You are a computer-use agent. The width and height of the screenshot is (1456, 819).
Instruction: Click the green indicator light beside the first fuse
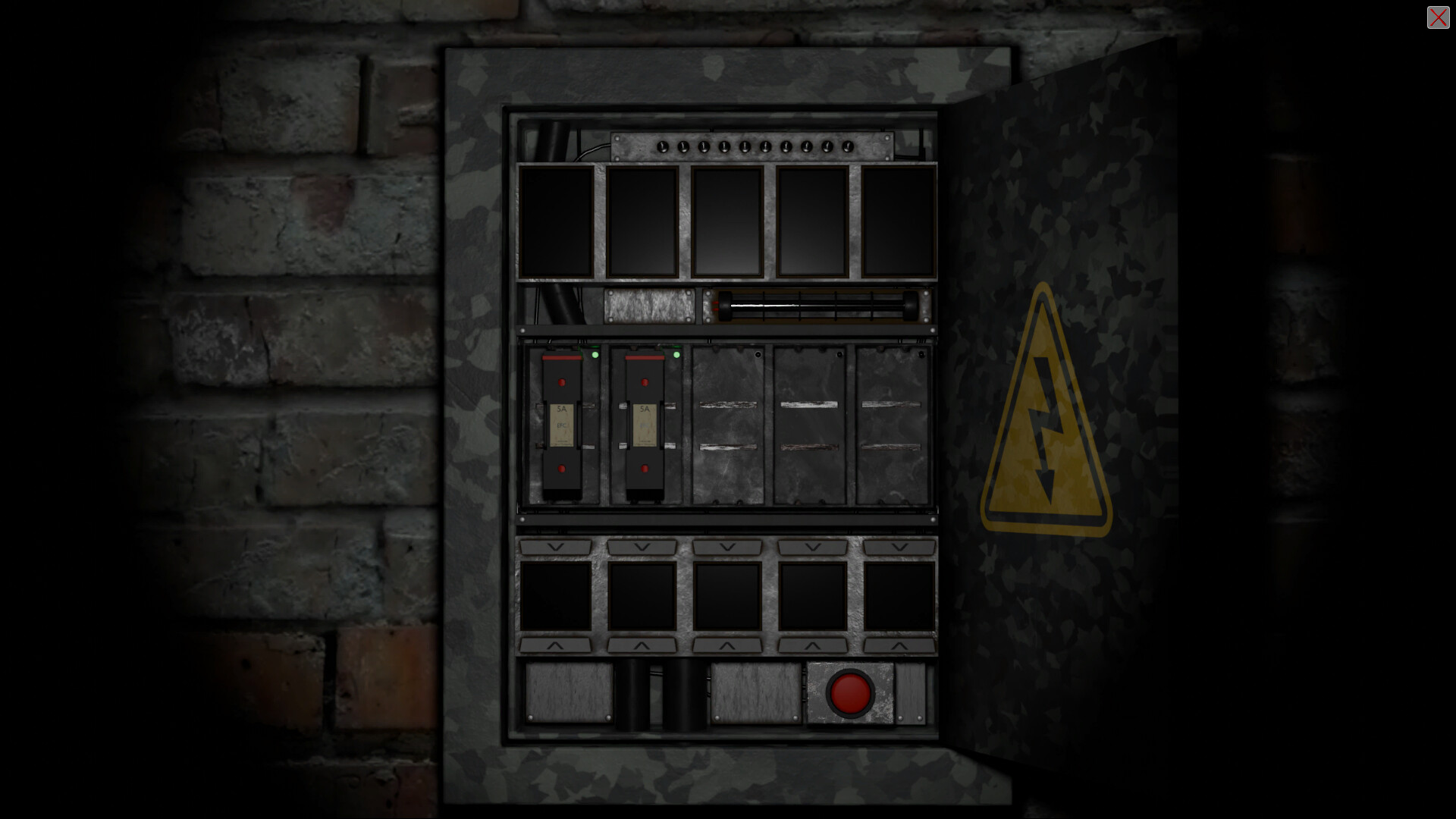tap(596, 354)
